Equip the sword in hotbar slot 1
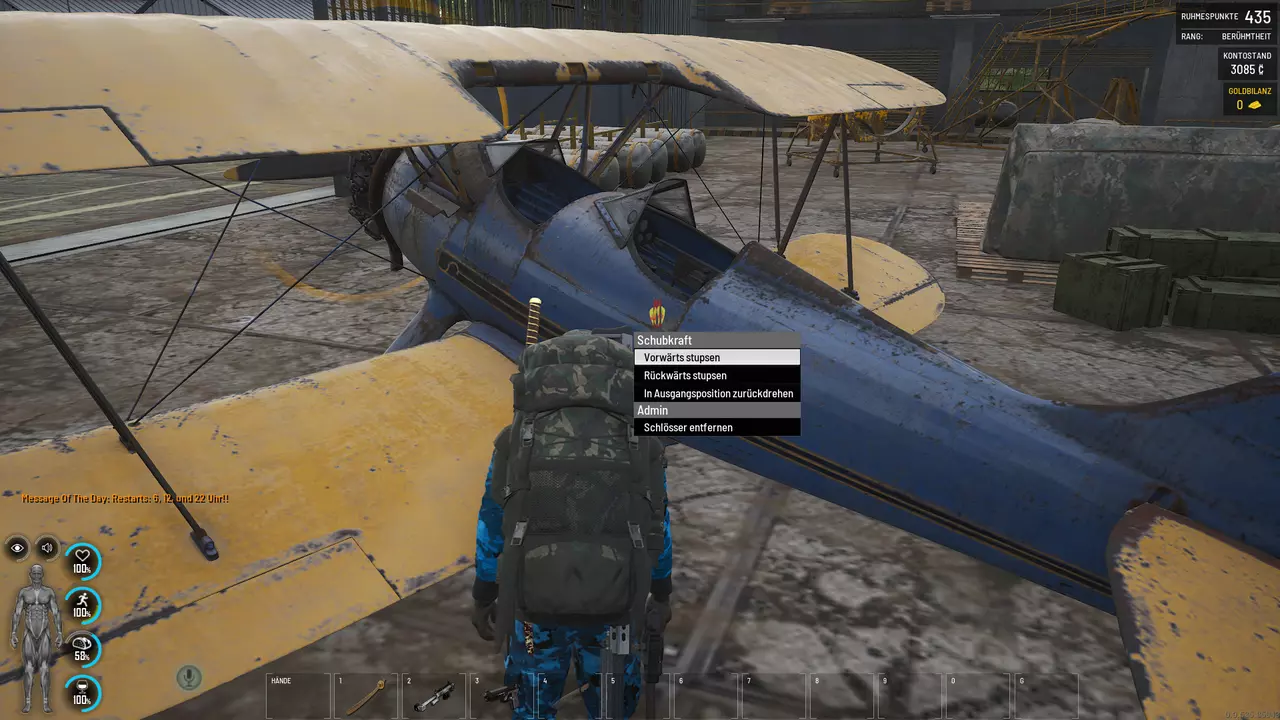1280x720 pixels. 366,696
